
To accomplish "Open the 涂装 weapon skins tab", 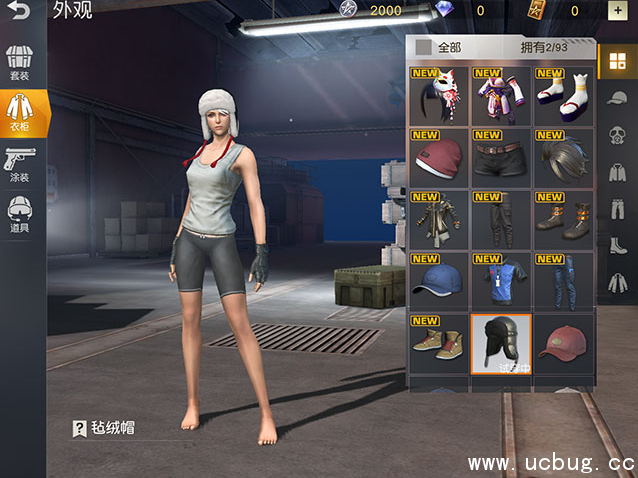I will [x=20, y=163].
